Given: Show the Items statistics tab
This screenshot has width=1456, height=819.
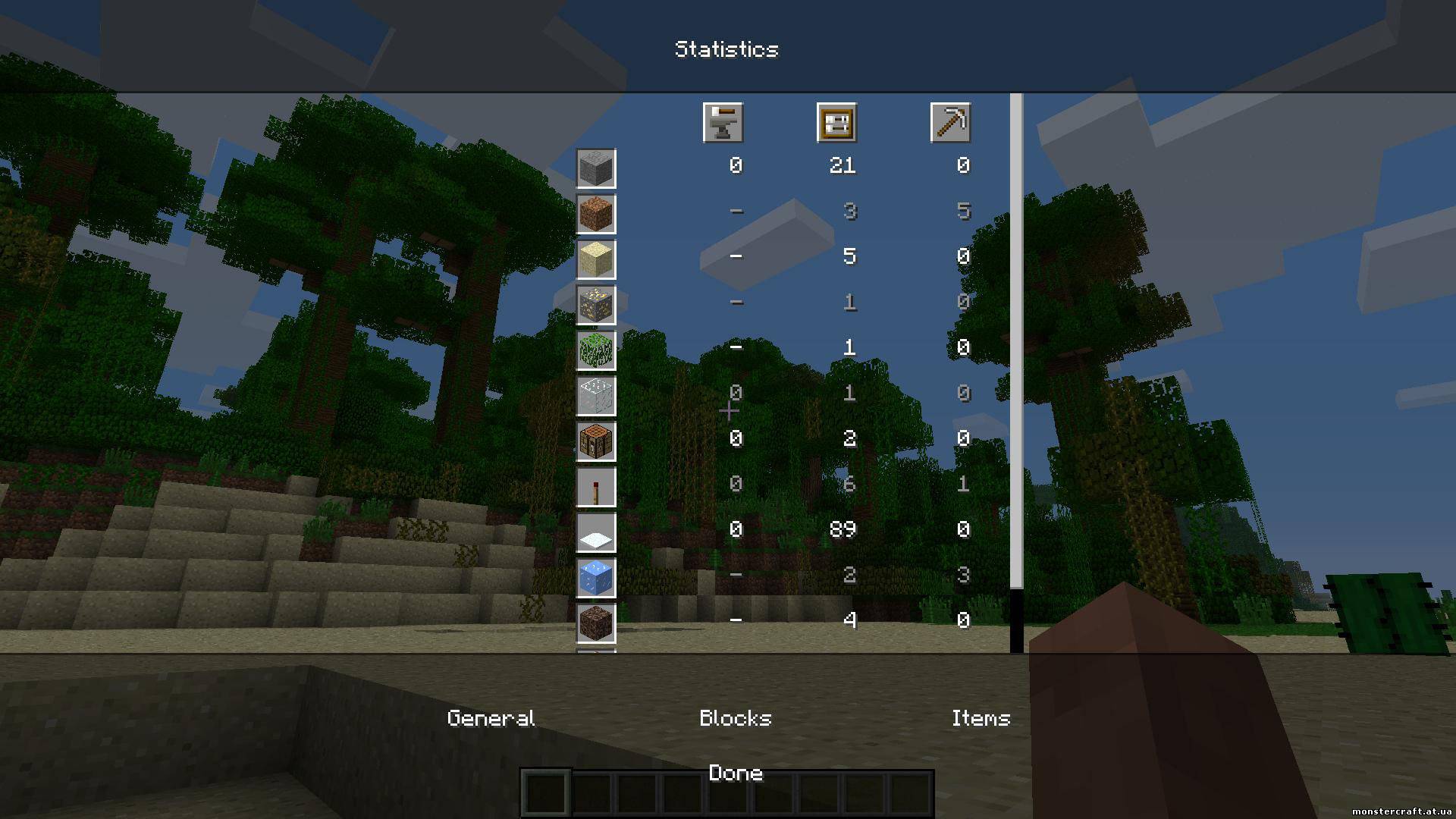Looking at the screenshot, I should point(981,717).
